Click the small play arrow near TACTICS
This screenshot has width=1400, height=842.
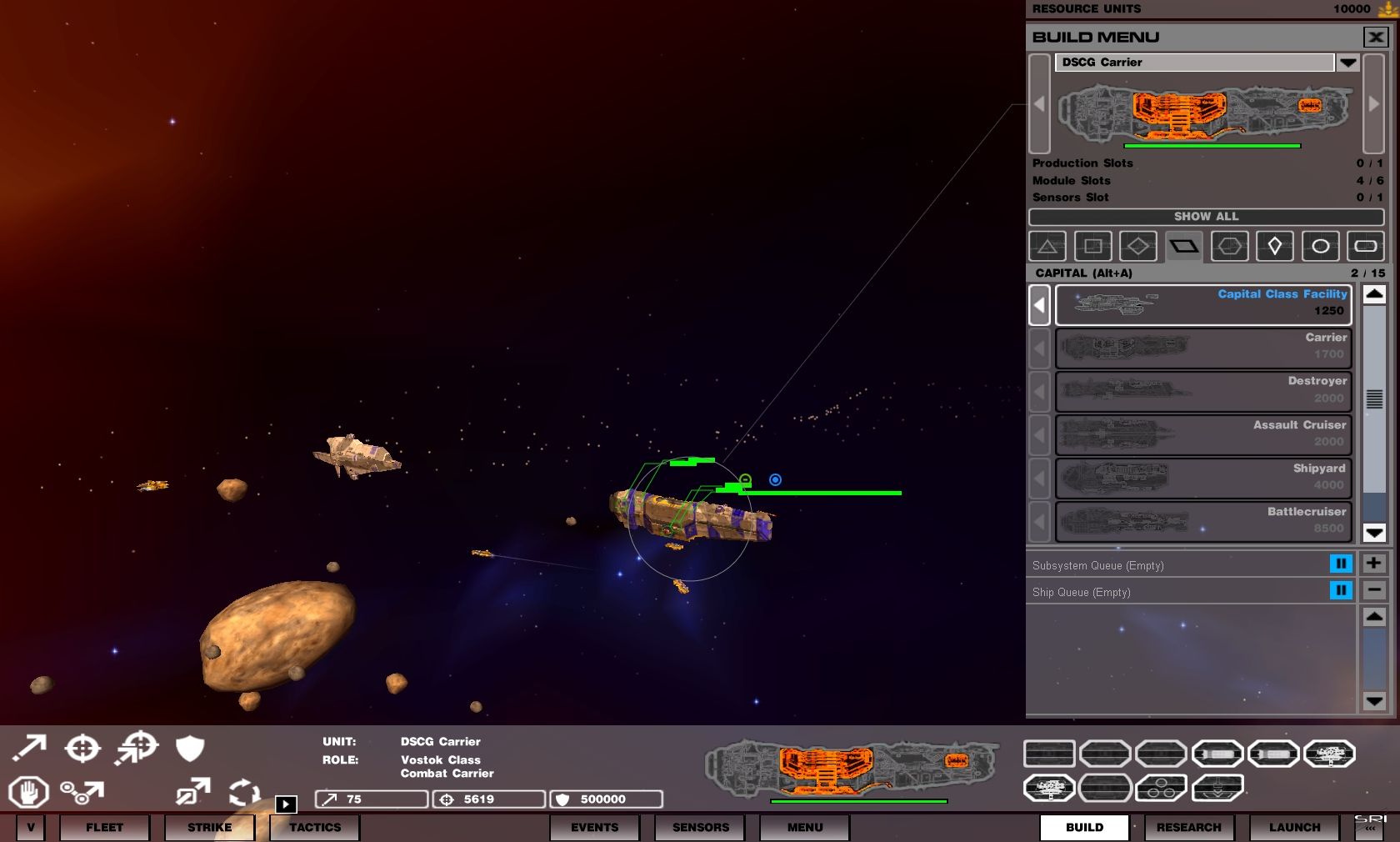(x=287, y=804)
